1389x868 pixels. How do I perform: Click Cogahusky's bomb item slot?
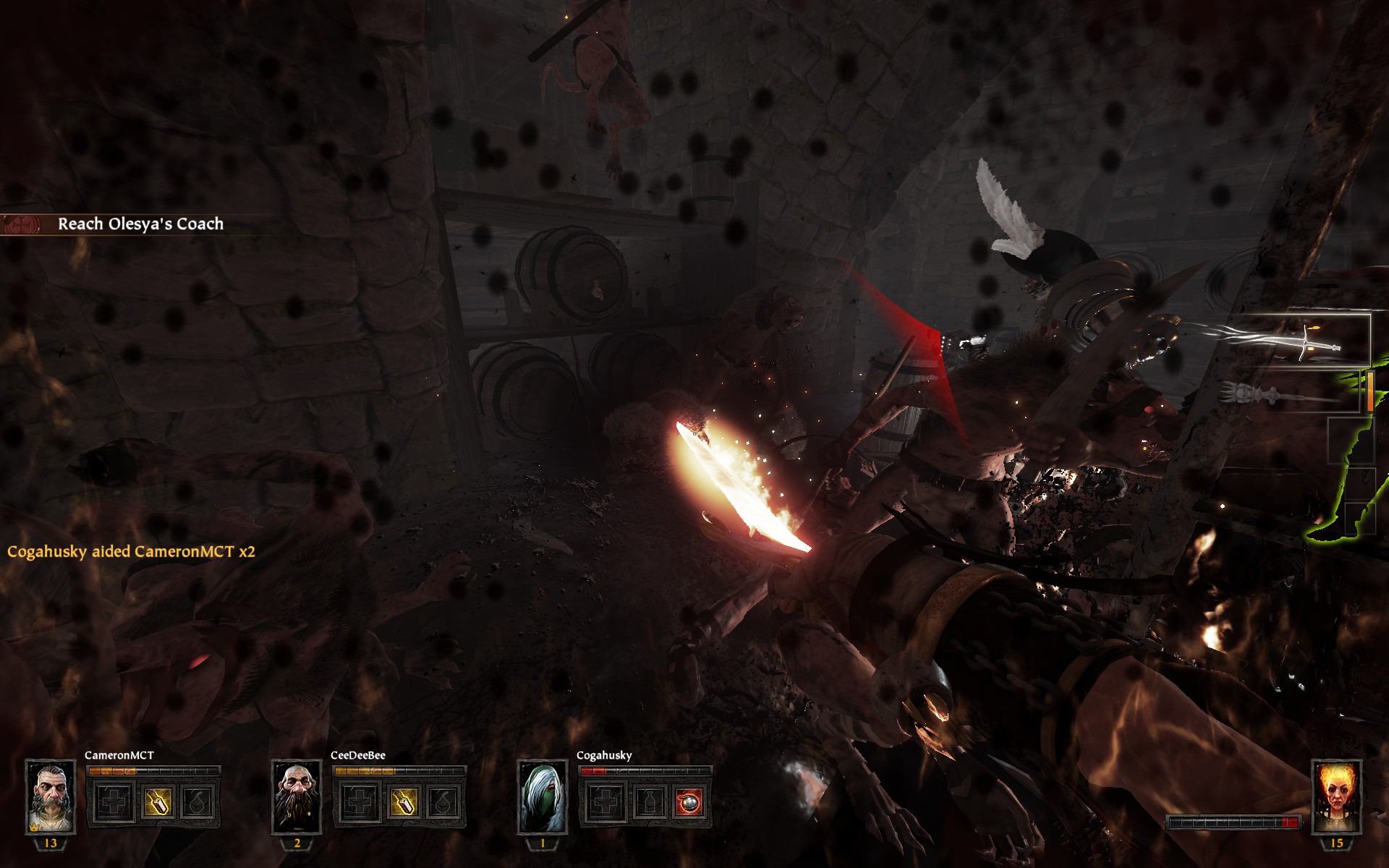[689, 802]
